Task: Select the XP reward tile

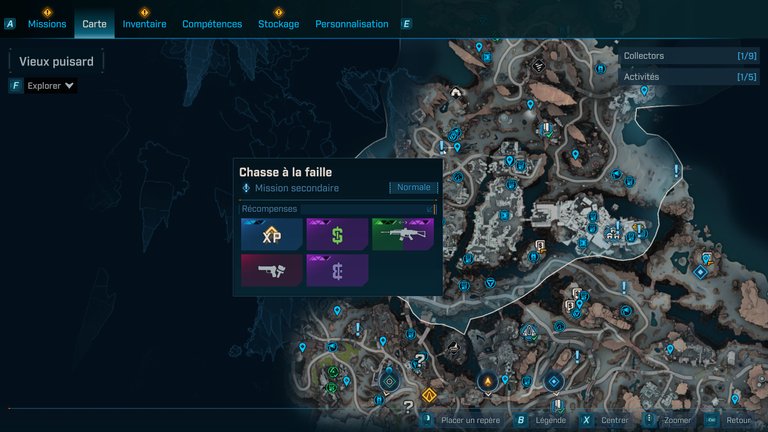Action: [271, 235]
